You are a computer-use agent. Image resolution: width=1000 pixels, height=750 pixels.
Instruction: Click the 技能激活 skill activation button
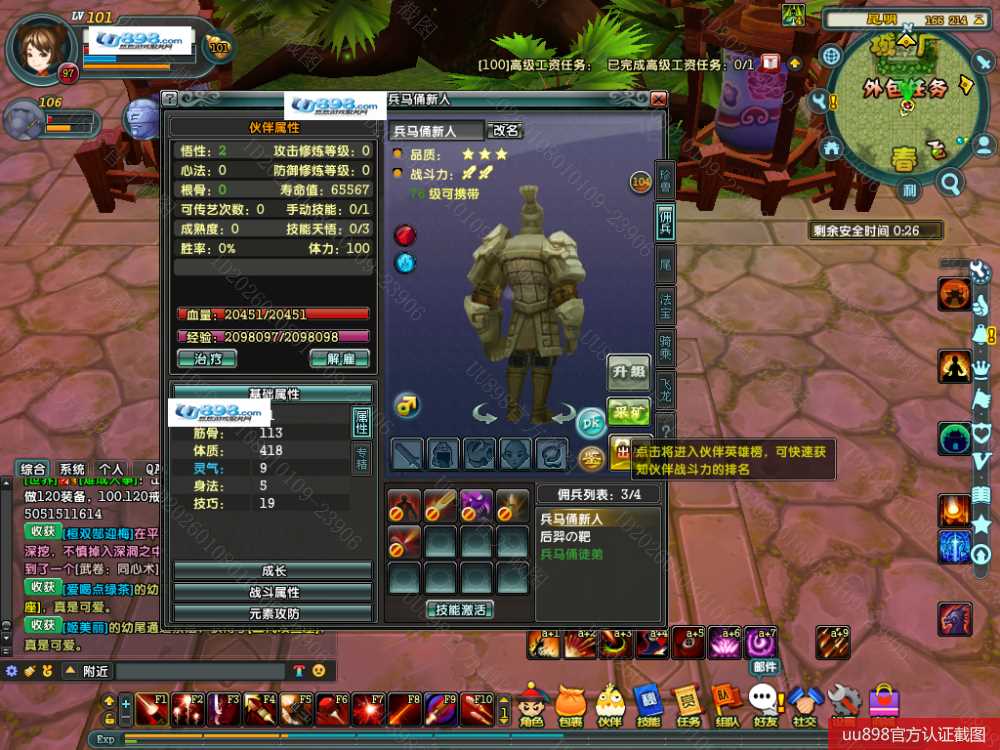point(460,609)
